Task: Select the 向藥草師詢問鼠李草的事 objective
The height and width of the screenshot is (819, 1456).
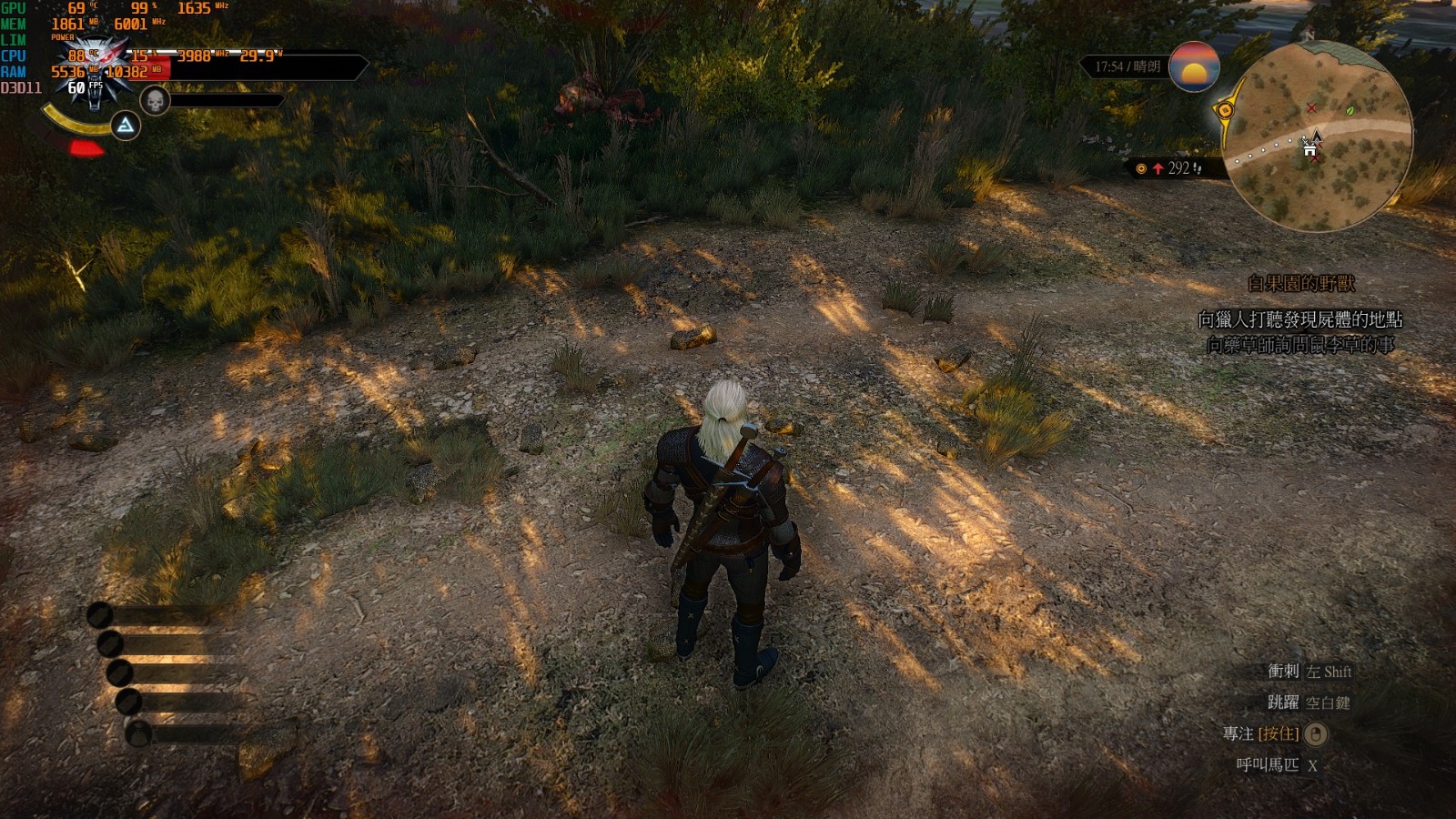Action: tap(1299, 345)
